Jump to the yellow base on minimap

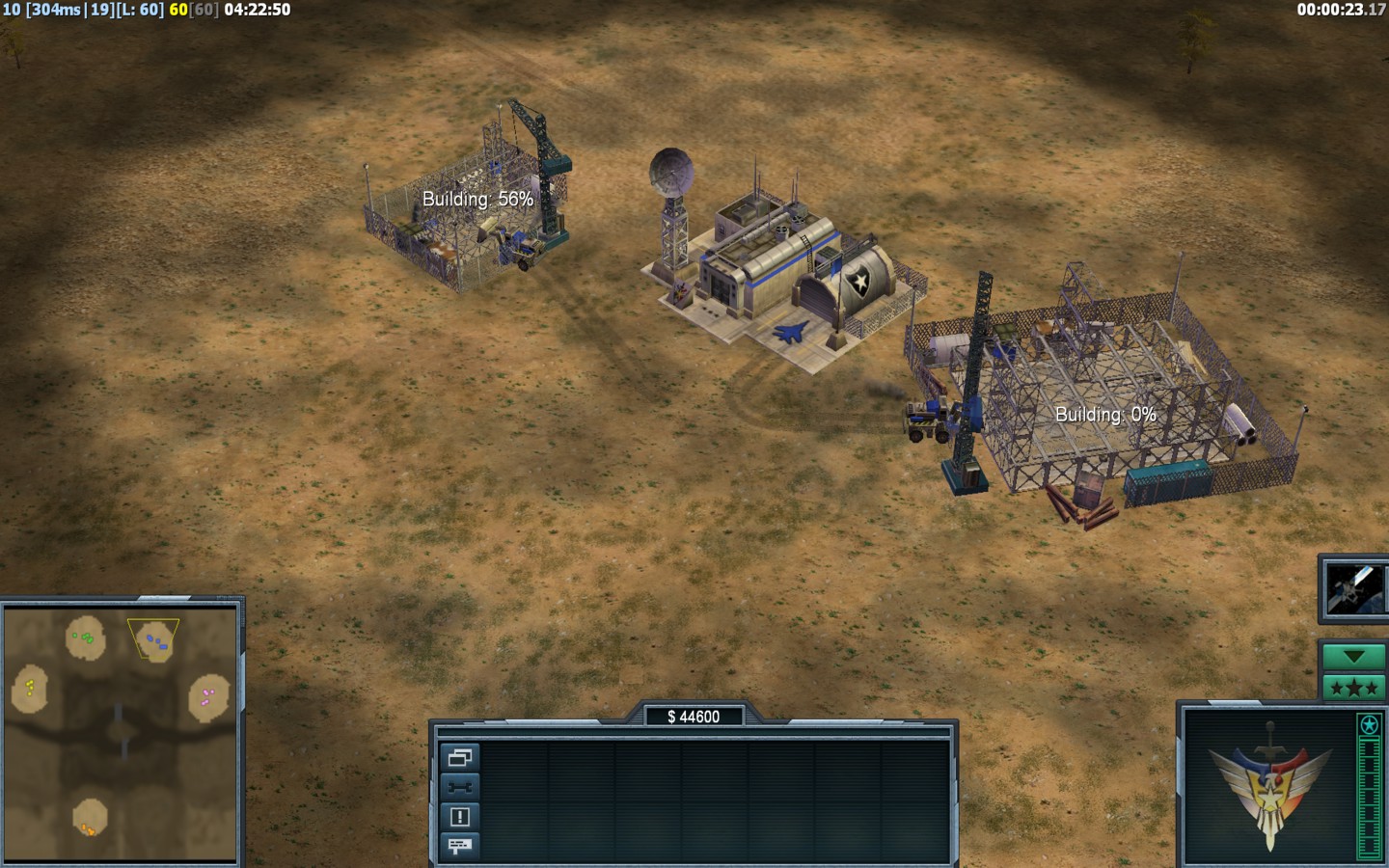[x=30, y=688]
